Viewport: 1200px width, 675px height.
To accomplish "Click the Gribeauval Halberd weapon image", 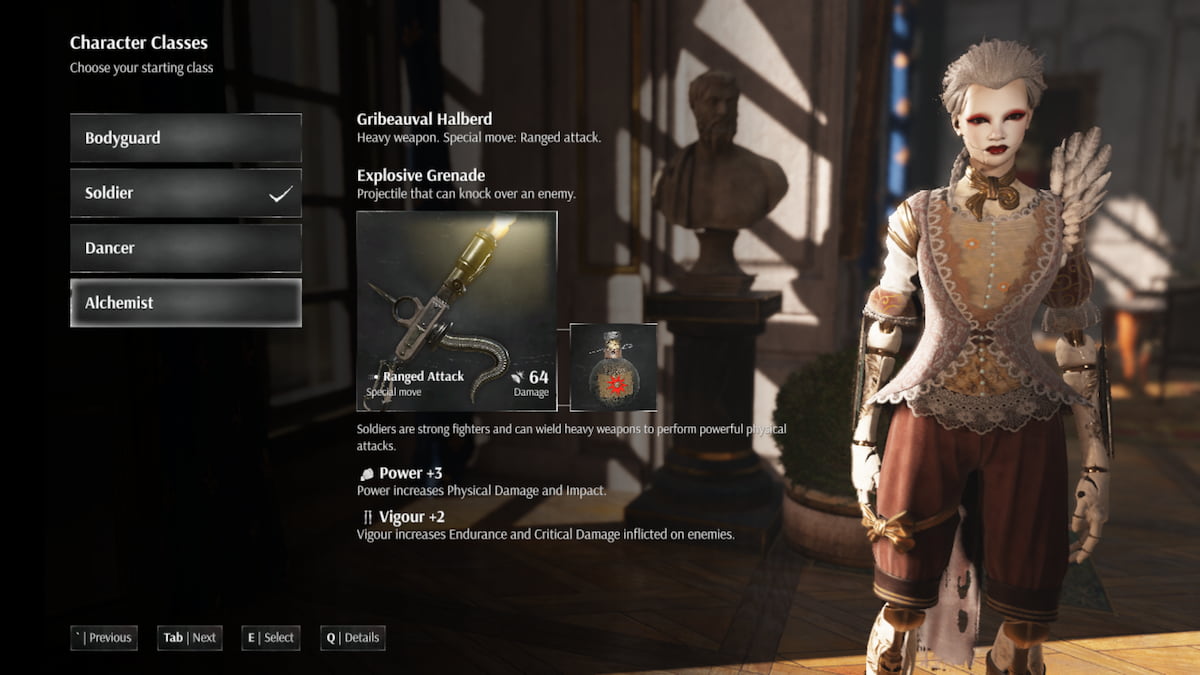I will coord(457,310).
